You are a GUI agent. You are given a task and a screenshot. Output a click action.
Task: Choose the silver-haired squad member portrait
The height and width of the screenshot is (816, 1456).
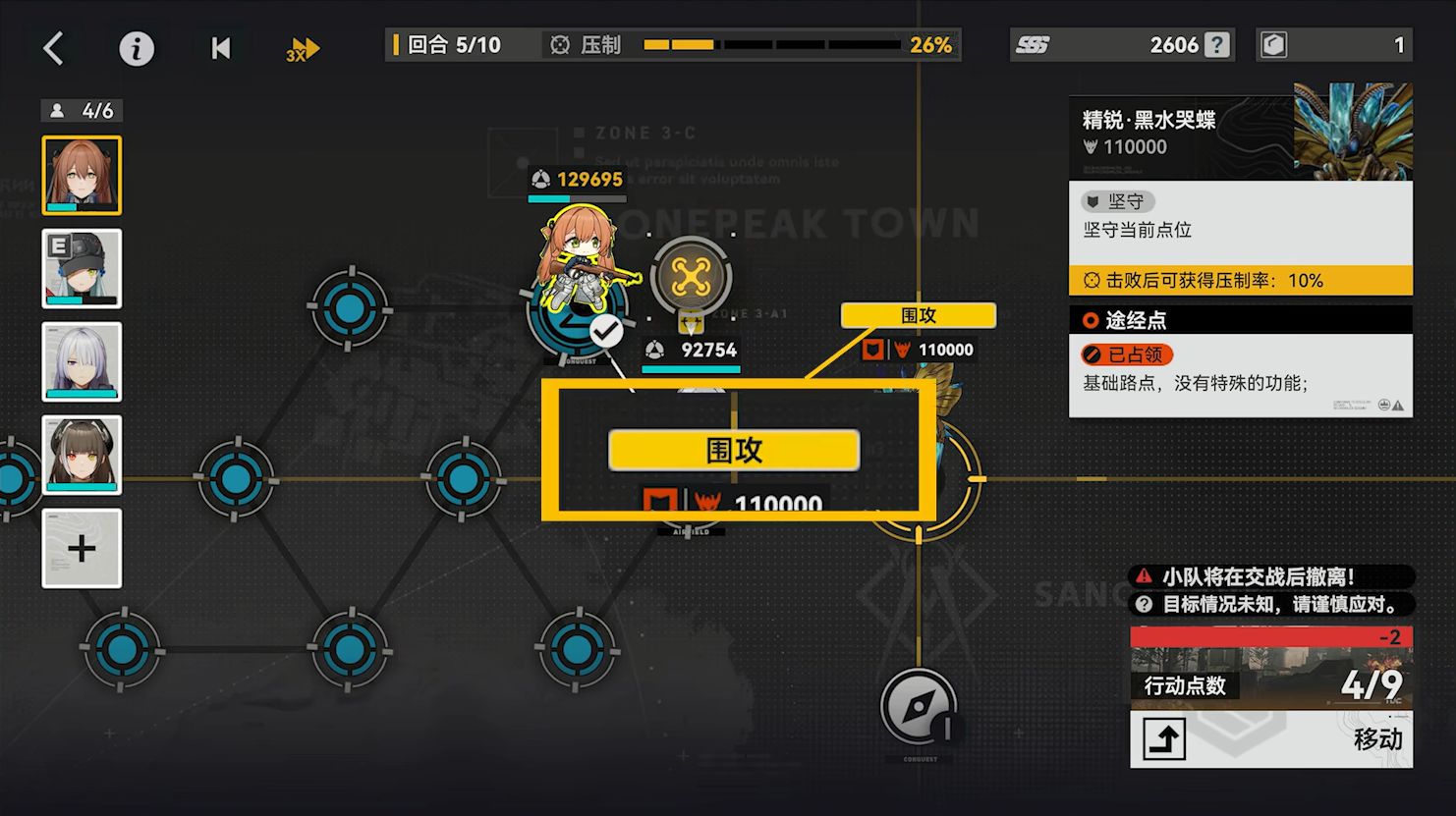(x=82, y=361)
